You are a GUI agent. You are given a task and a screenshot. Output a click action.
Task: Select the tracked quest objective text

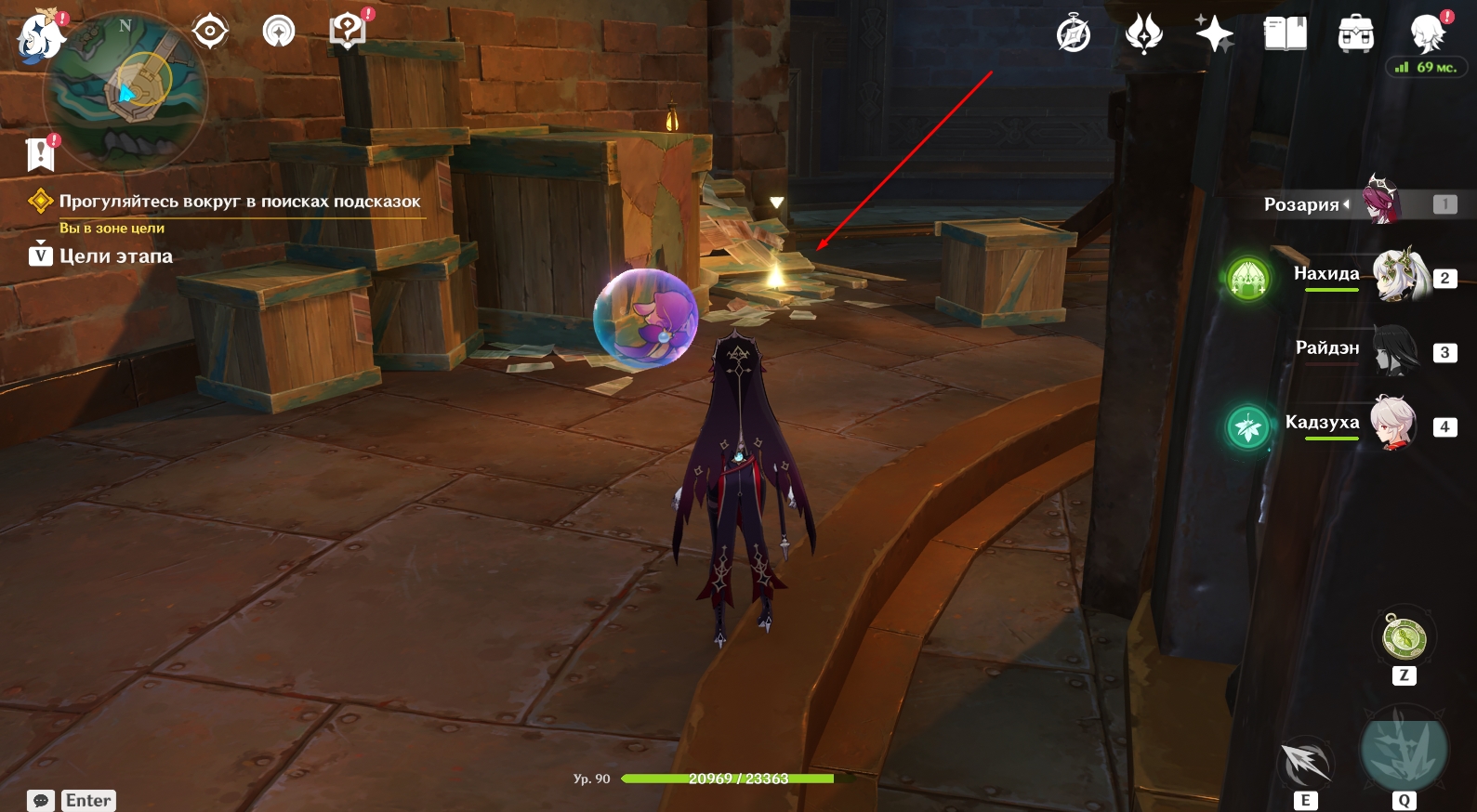pos(239,202)
